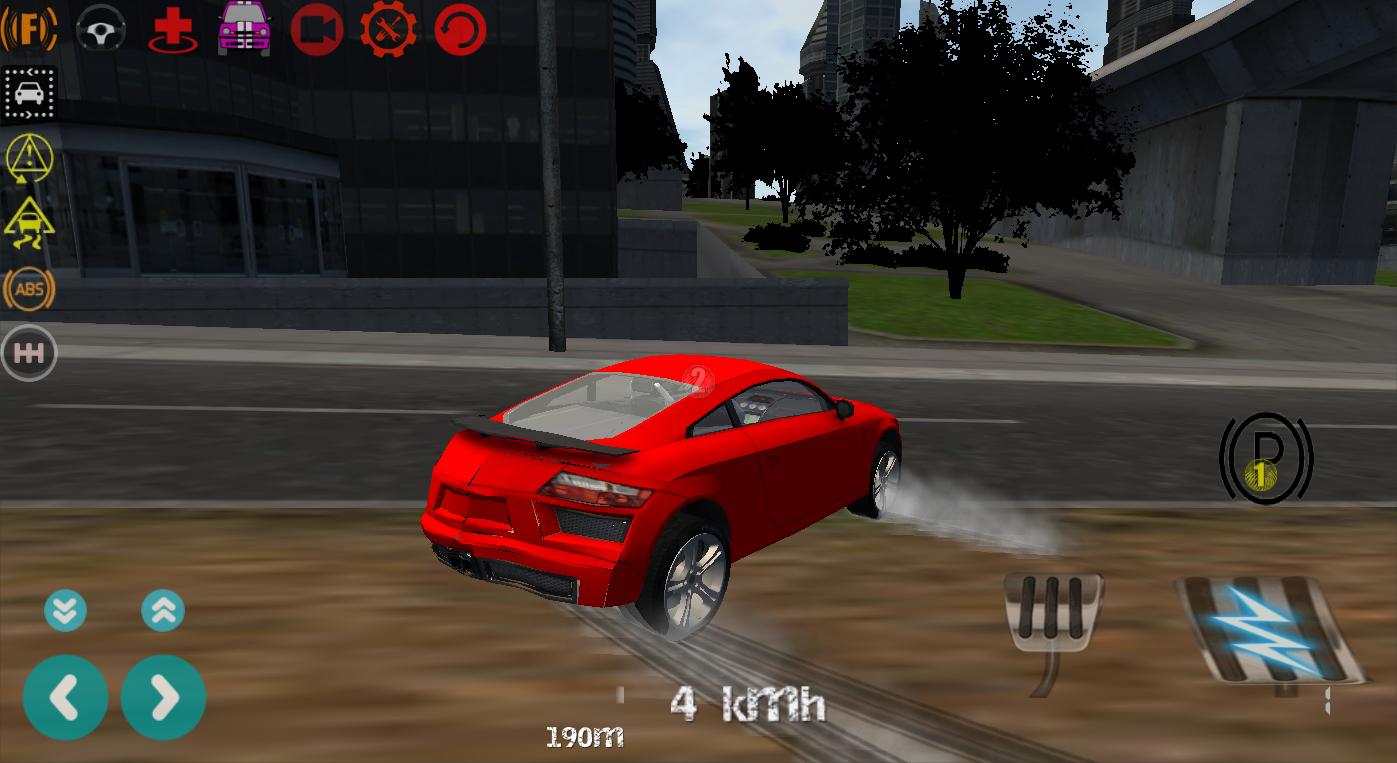Open settings via the gear wrench icon

[x=388, y=28]
